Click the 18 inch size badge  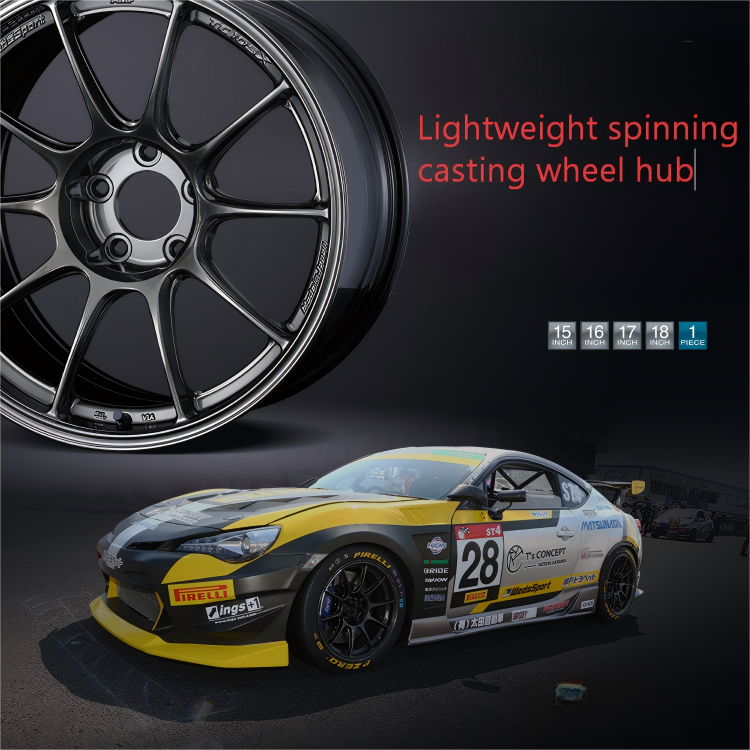(659, 335)
